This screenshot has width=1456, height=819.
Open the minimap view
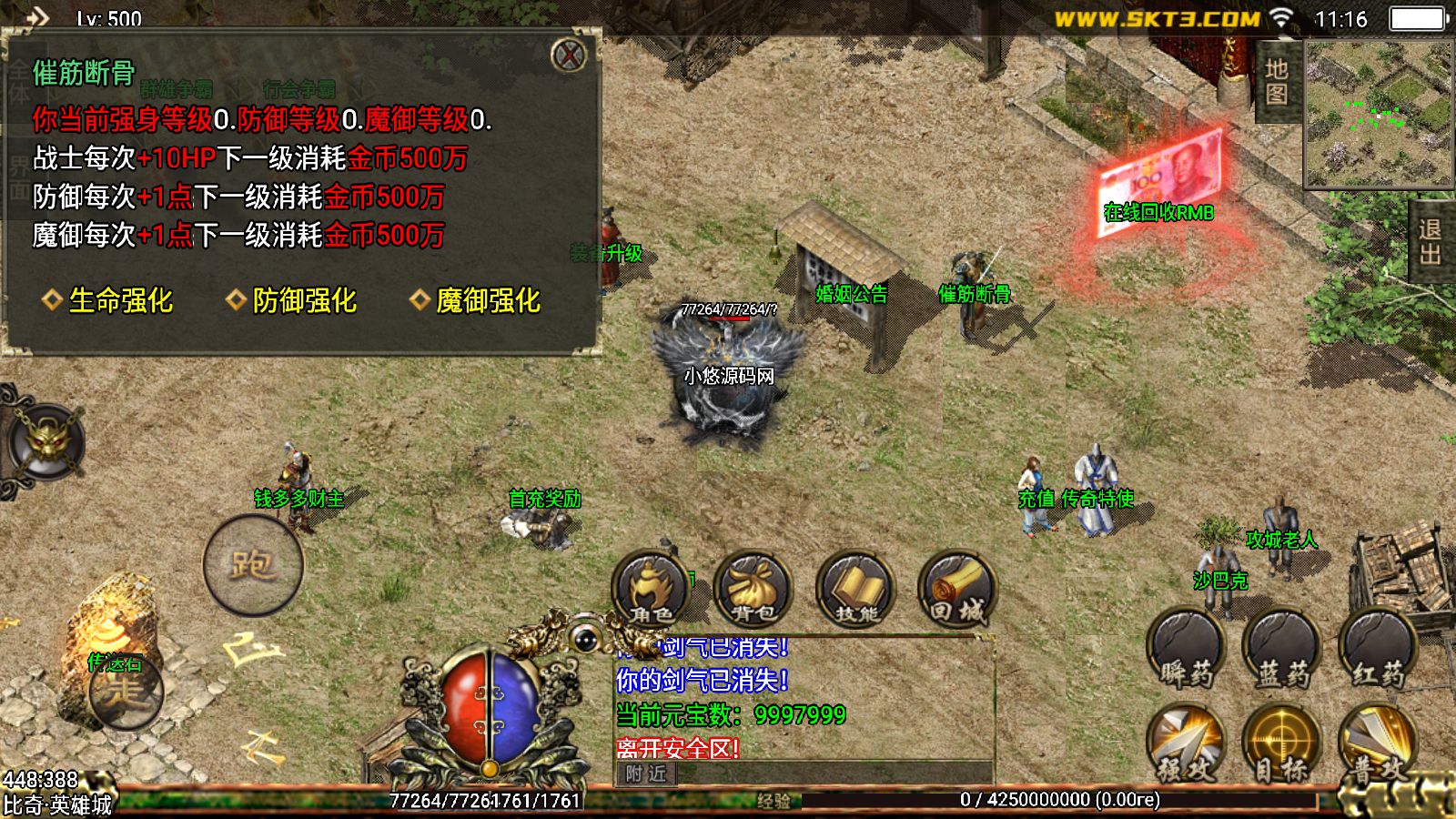coord(1379,114)
